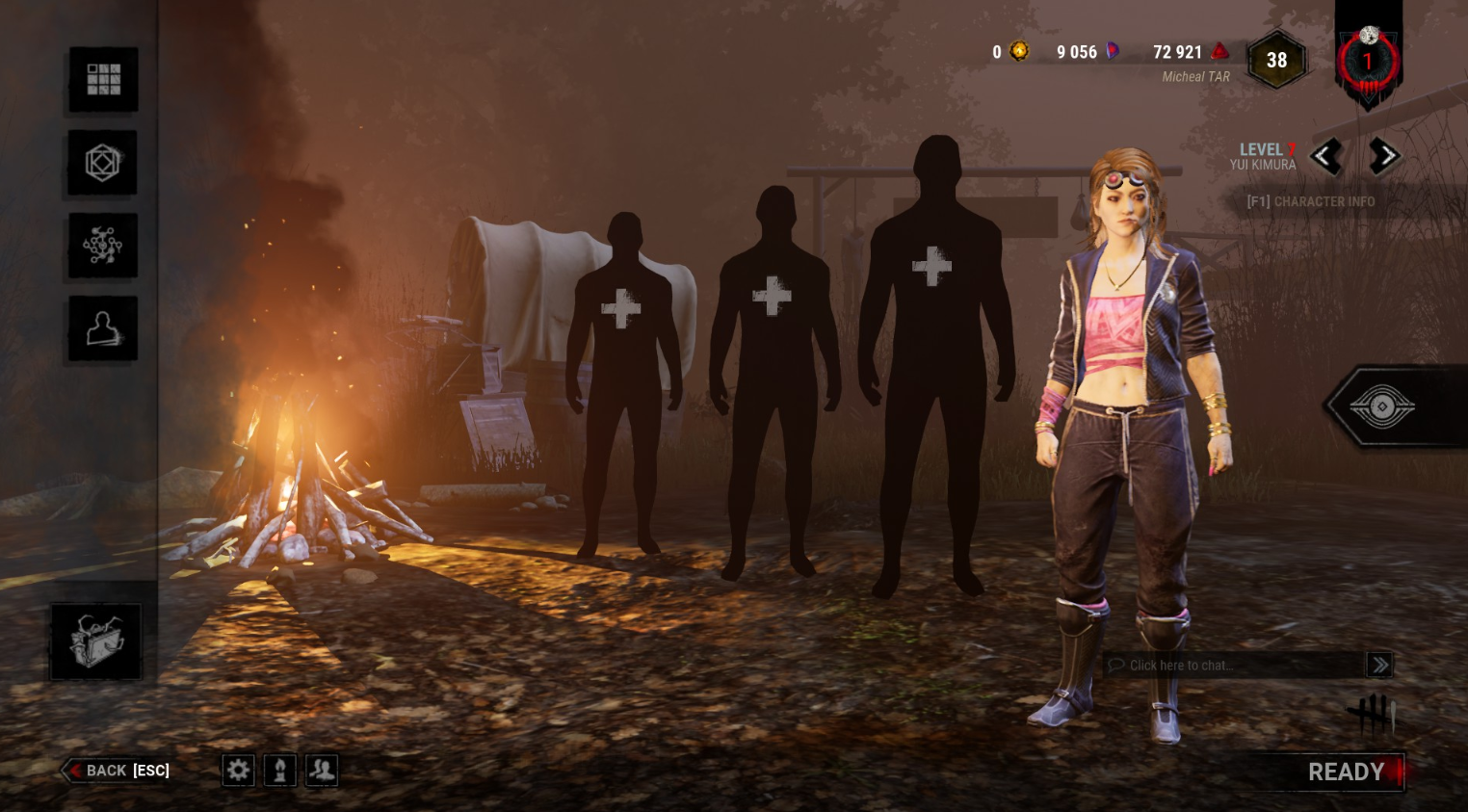Open CHARACTER INFO for Yui Kimura
The height and width of the screenshot is (812, 1468).
point(1312,201)
